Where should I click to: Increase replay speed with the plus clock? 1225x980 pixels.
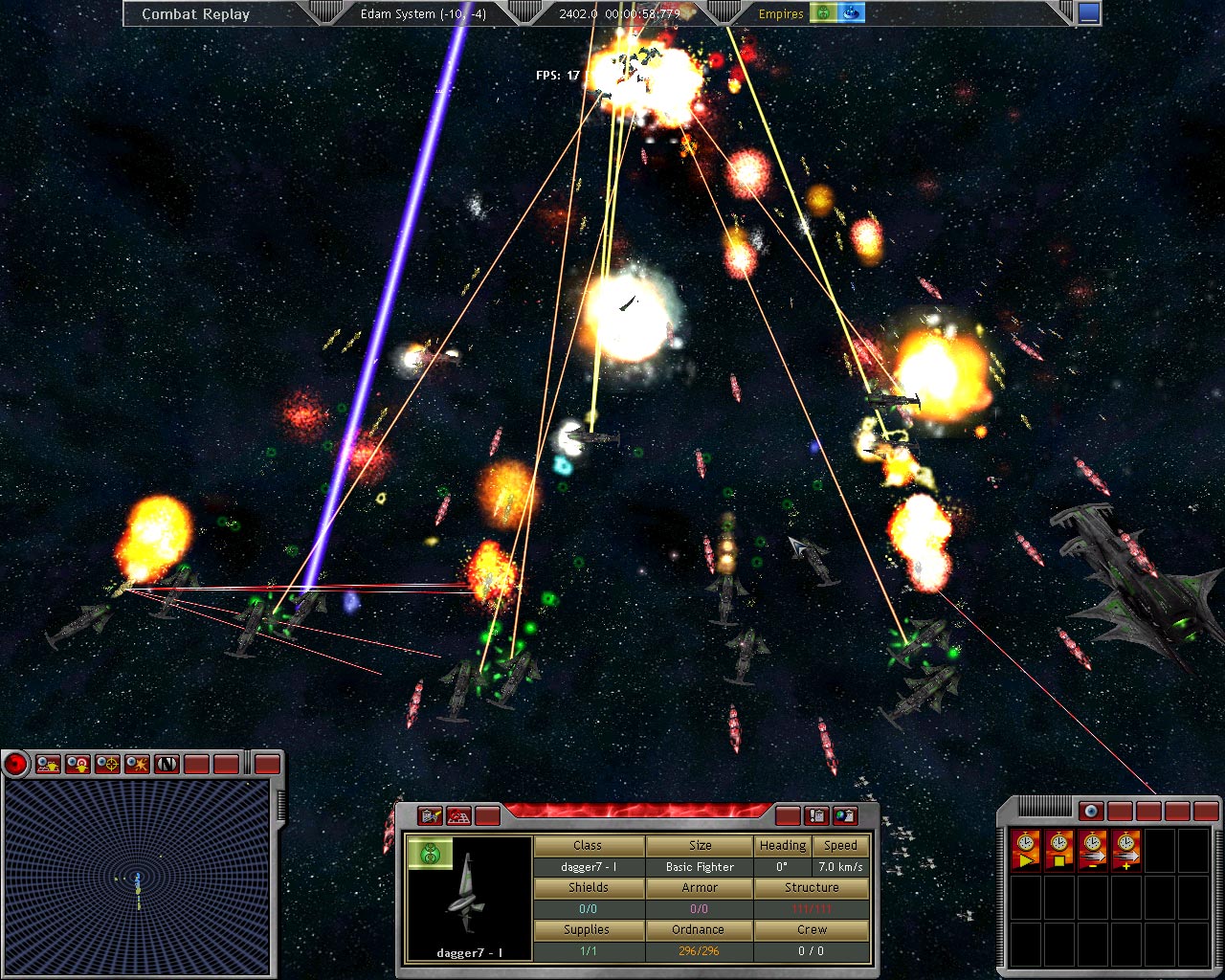(x=1125, y=847)
